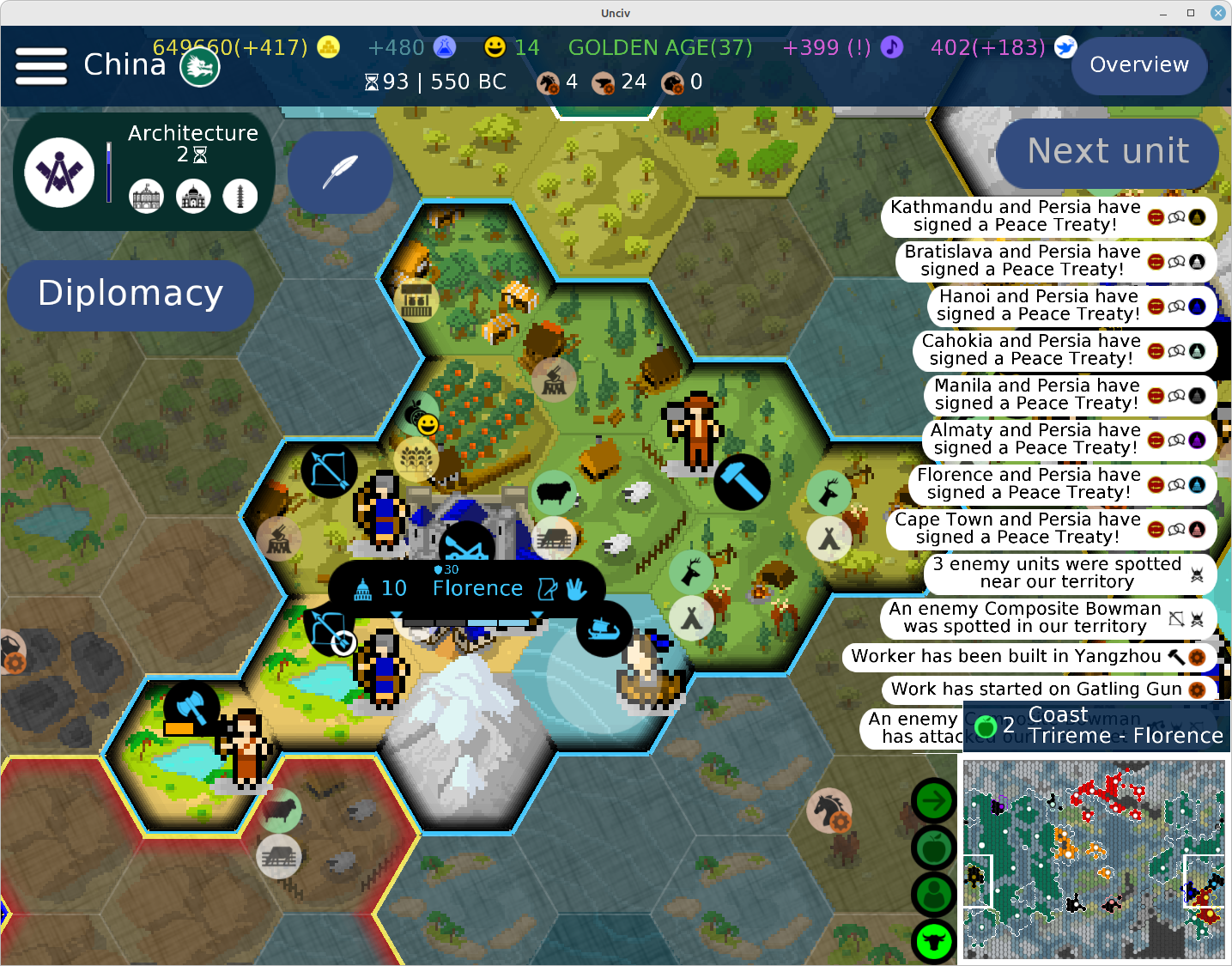Select the China dragon emblem in the top bar

tap(199, 64)
